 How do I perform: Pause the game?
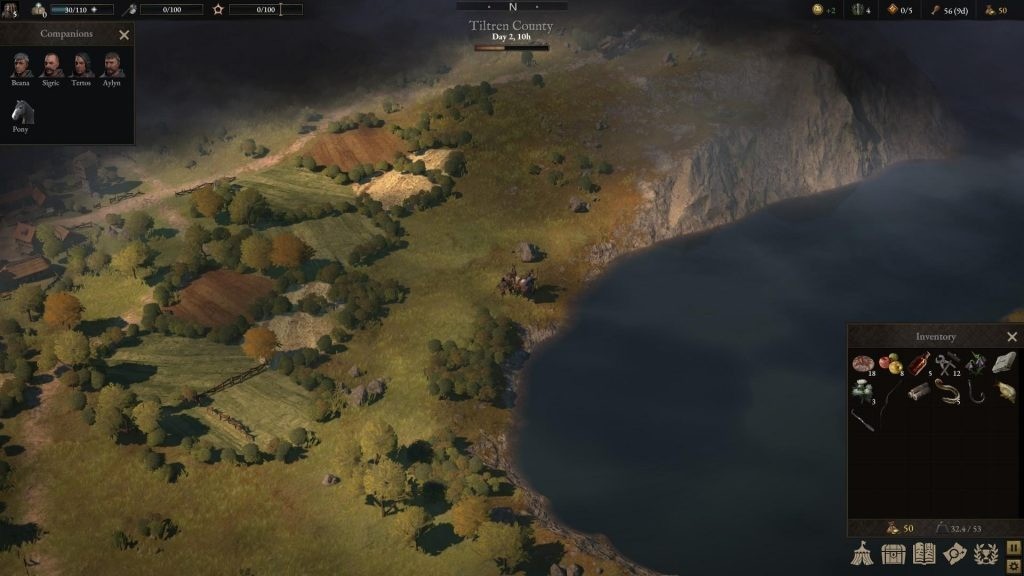click(x=1012, y=546)
